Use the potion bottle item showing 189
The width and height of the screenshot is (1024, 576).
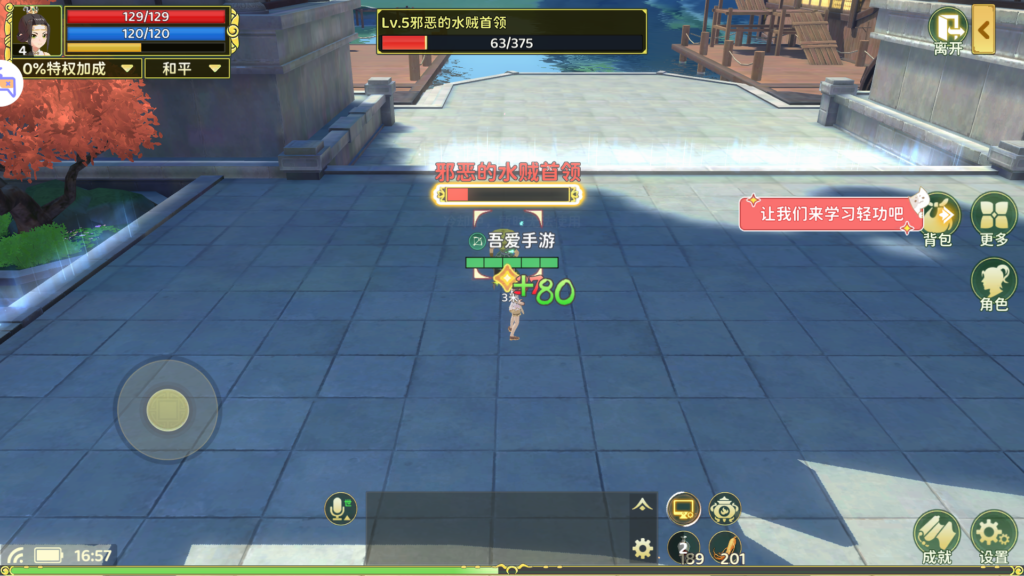coord(684,547)
